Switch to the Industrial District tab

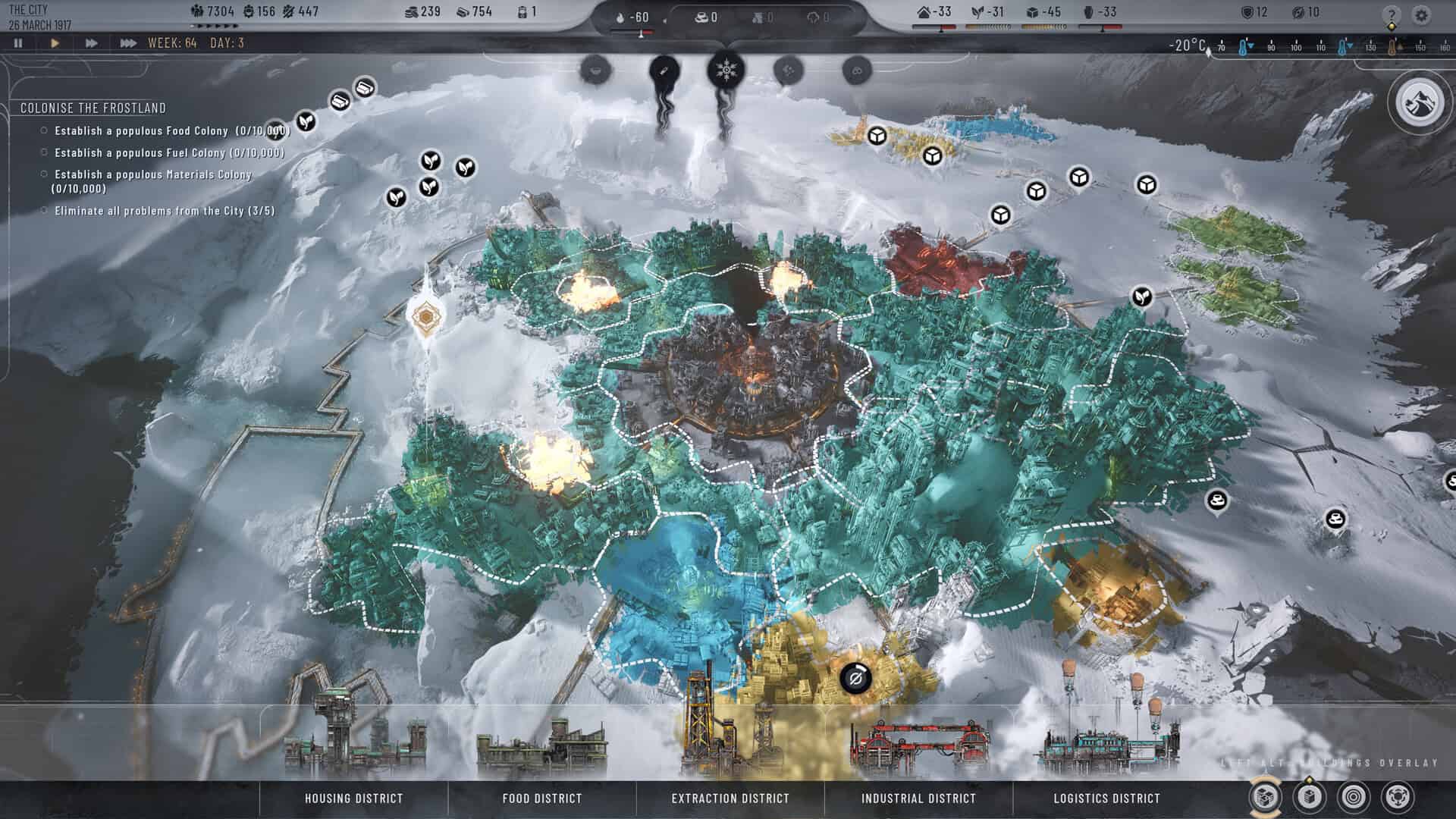[x=918, y=799]
